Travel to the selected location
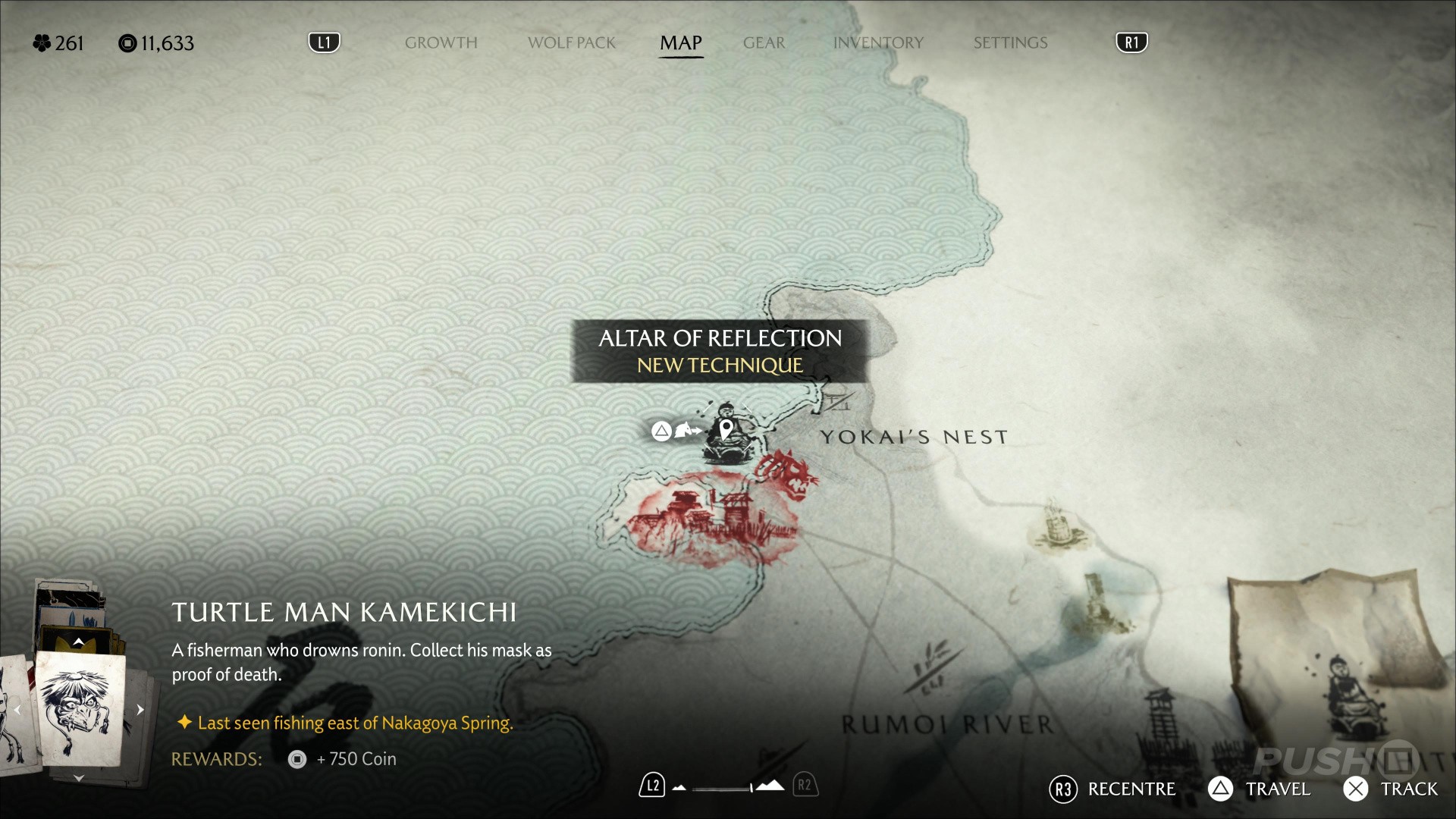The width and height of the screenshot is (1456, 819). [x=1259, y=789]
